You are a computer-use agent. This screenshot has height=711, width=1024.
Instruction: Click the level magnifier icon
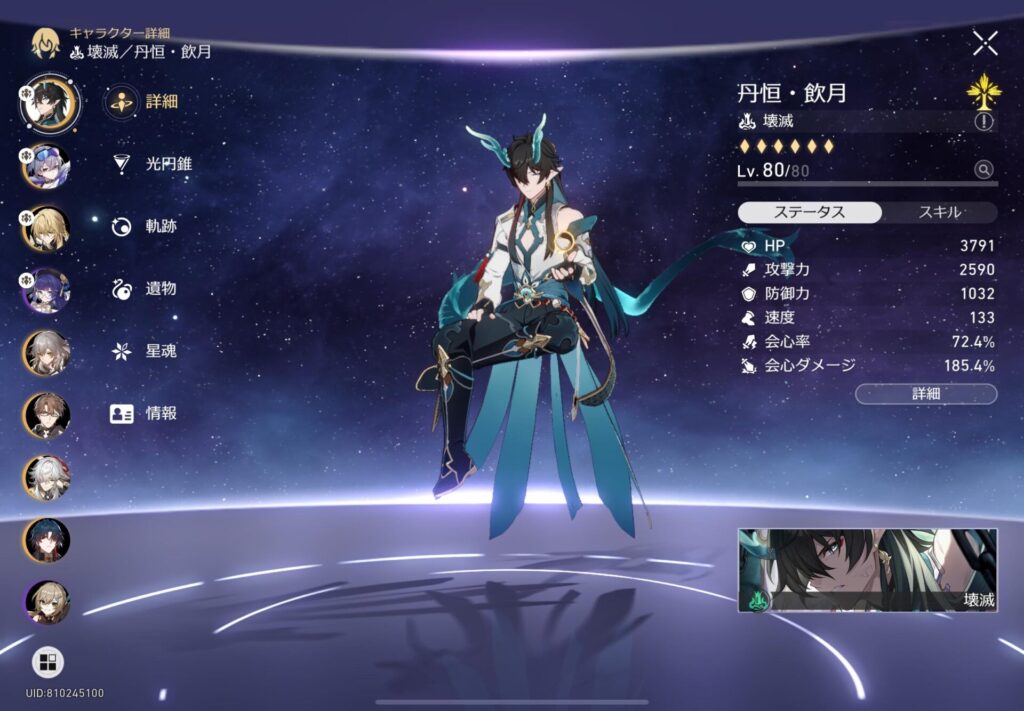click(x=984, y=170)
